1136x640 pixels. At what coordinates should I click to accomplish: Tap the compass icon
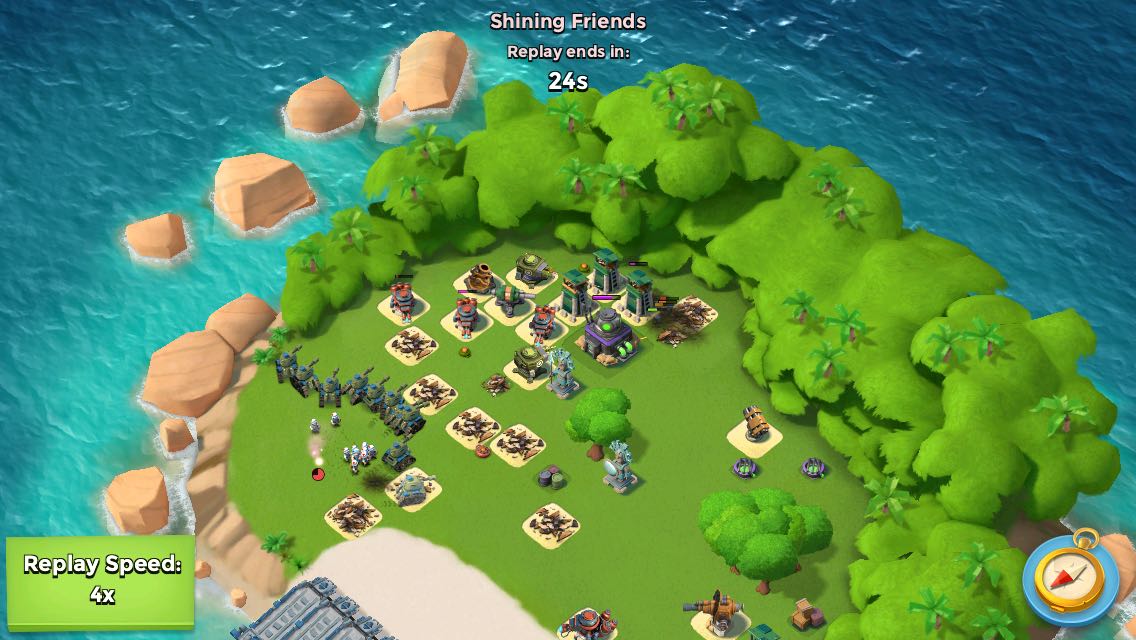(1069, 577)
